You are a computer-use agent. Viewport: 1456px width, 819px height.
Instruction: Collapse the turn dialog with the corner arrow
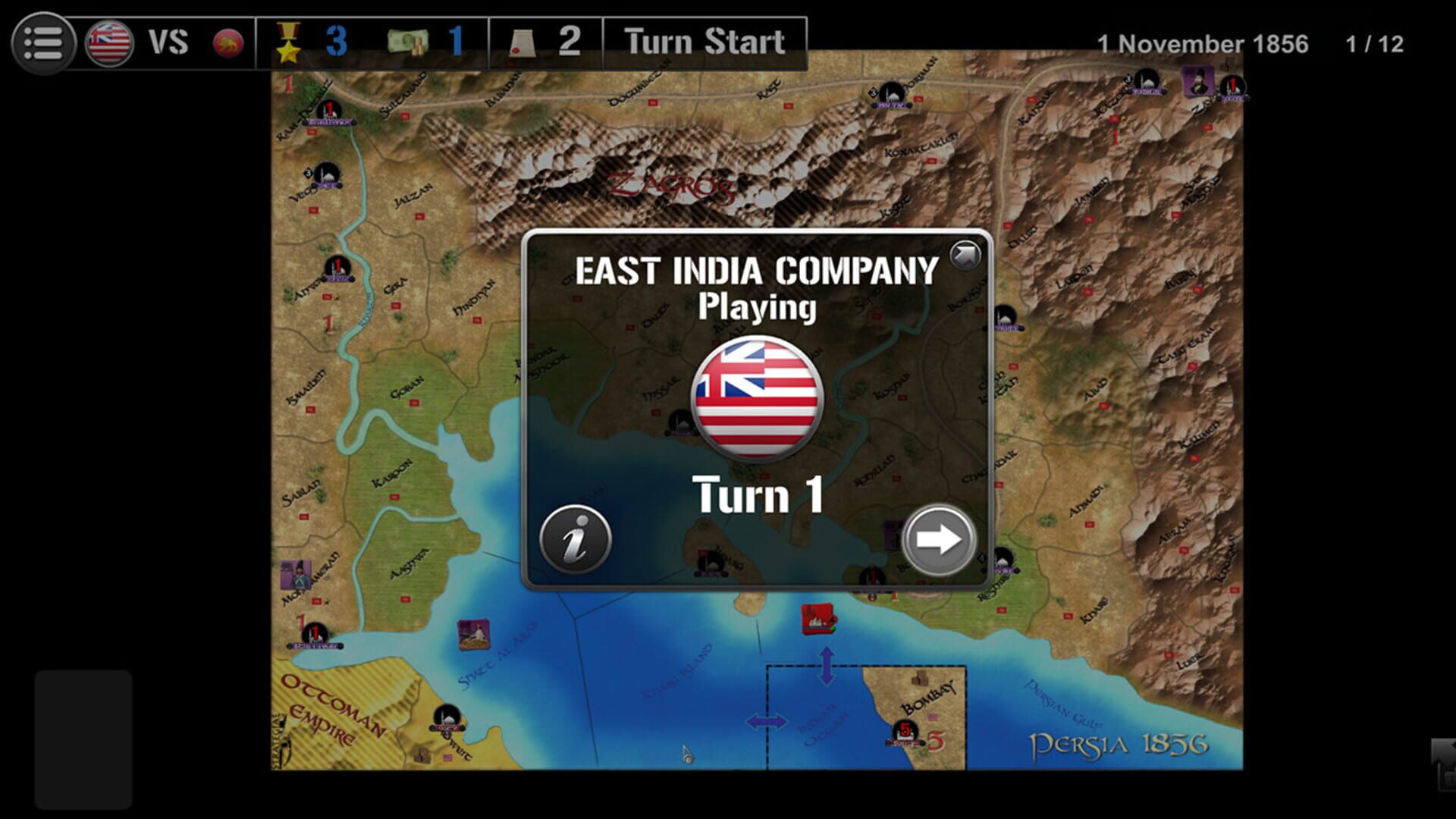point(965,255)
